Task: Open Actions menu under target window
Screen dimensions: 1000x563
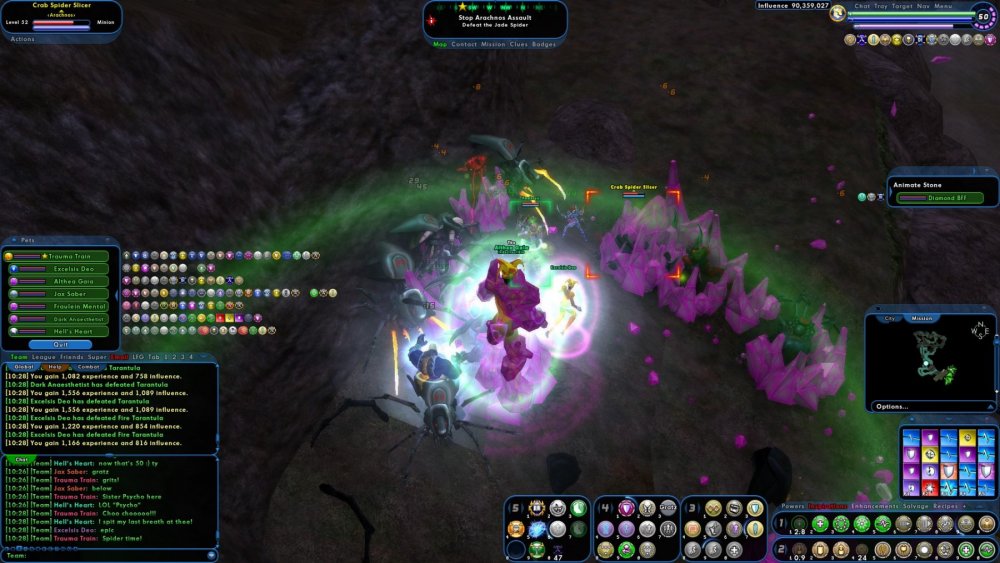Action: click(22, 39)
